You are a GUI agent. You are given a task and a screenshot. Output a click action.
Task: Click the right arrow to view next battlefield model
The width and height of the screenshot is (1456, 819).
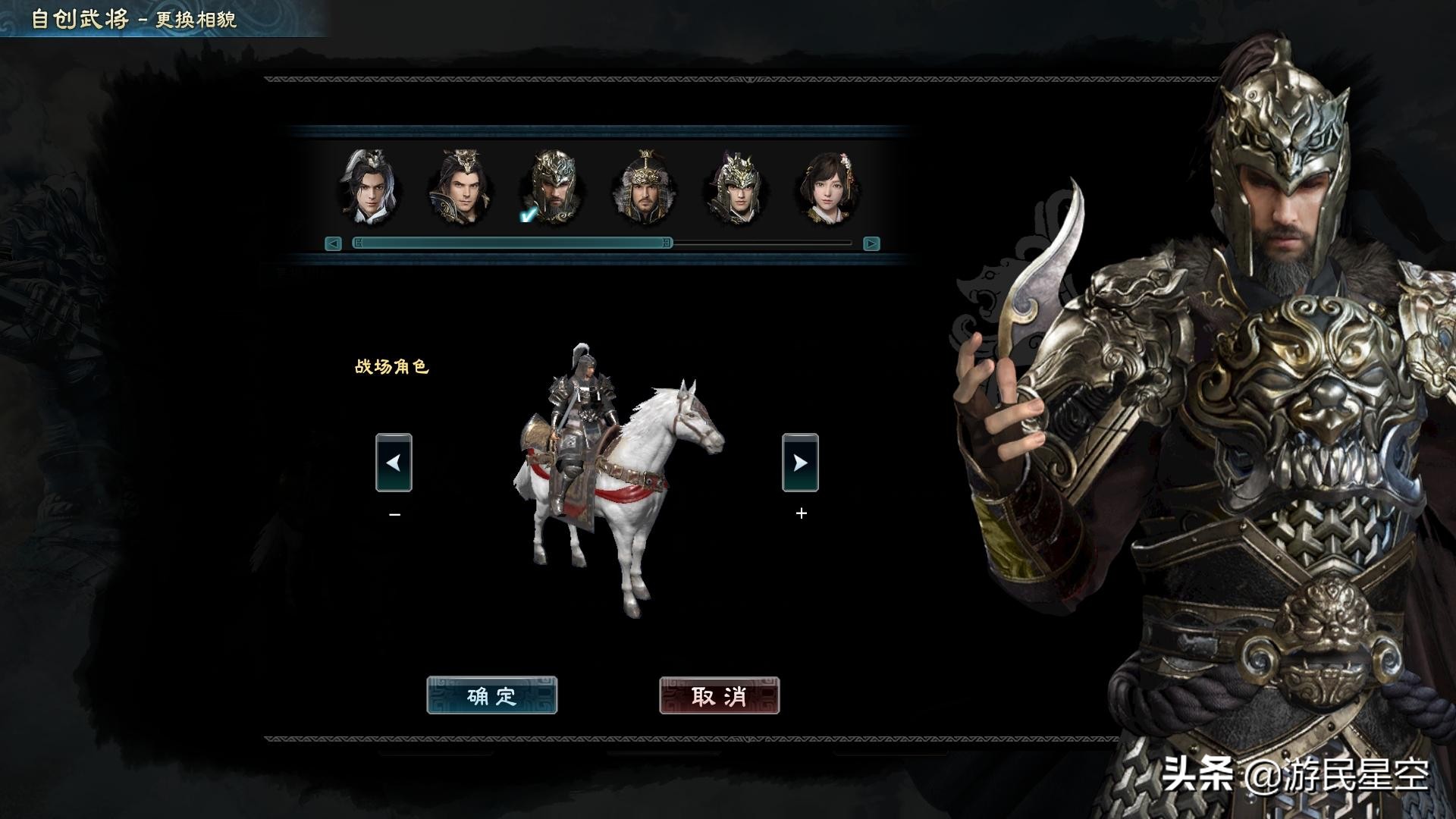point(802,464)
